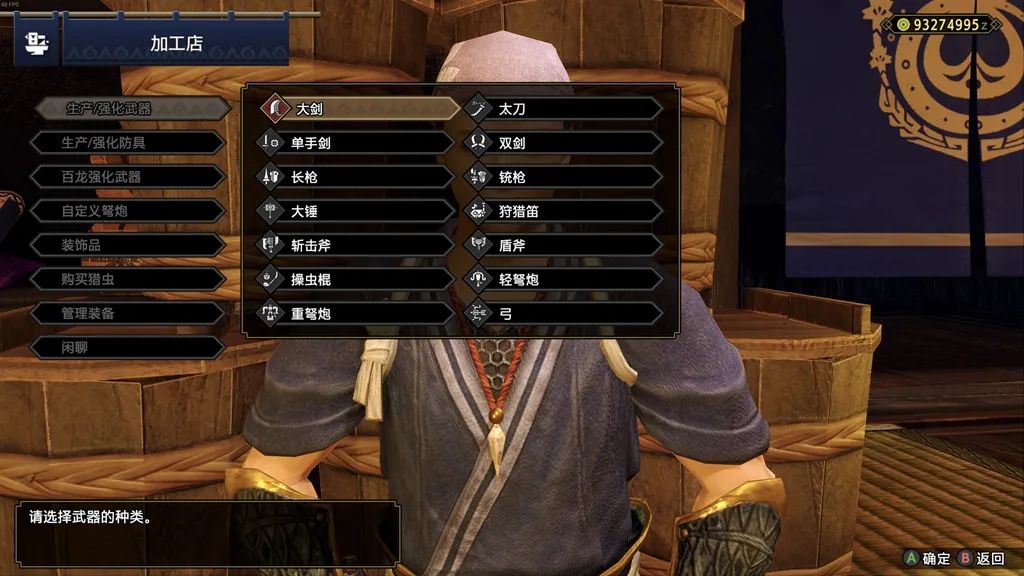Choose the 狩猎笛 weapon entry
This screenshot has height=576, width=1024.
(563, 211)
